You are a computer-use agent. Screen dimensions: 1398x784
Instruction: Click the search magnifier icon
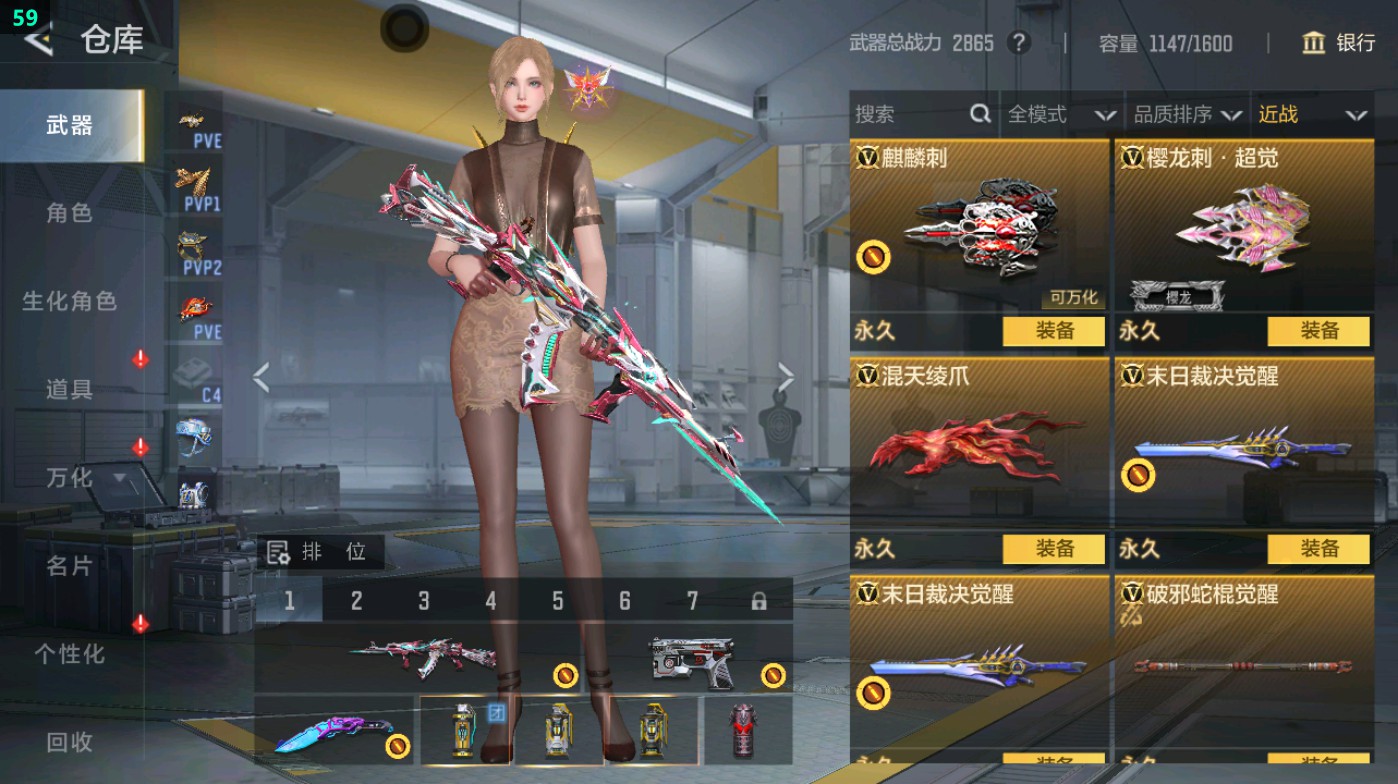point(978,114)
